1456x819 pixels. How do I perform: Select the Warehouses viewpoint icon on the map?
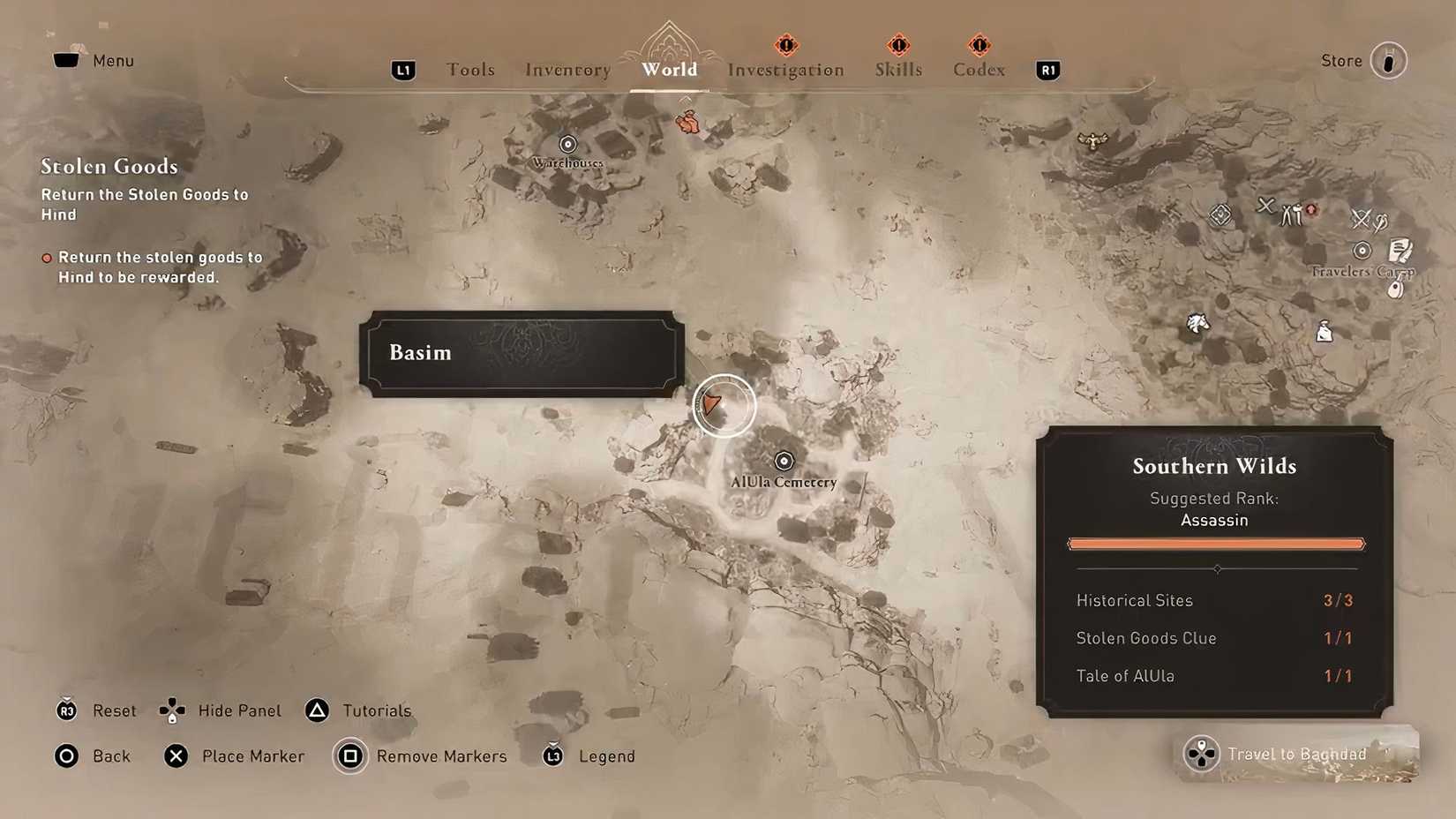click(x=567, y=143)
